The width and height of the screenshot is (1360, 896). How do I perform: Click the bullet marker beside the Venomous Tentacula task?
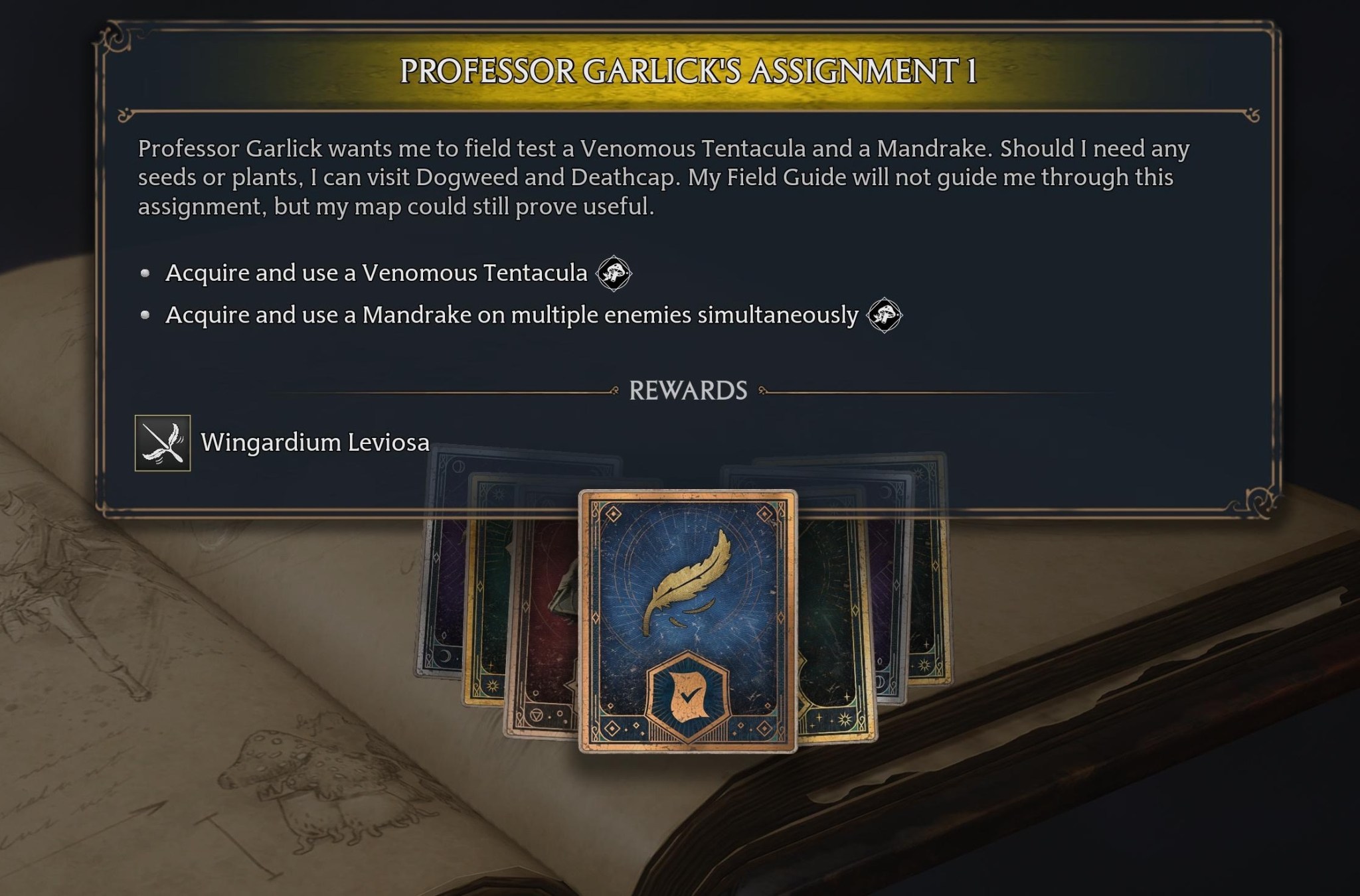click(145, 272)
